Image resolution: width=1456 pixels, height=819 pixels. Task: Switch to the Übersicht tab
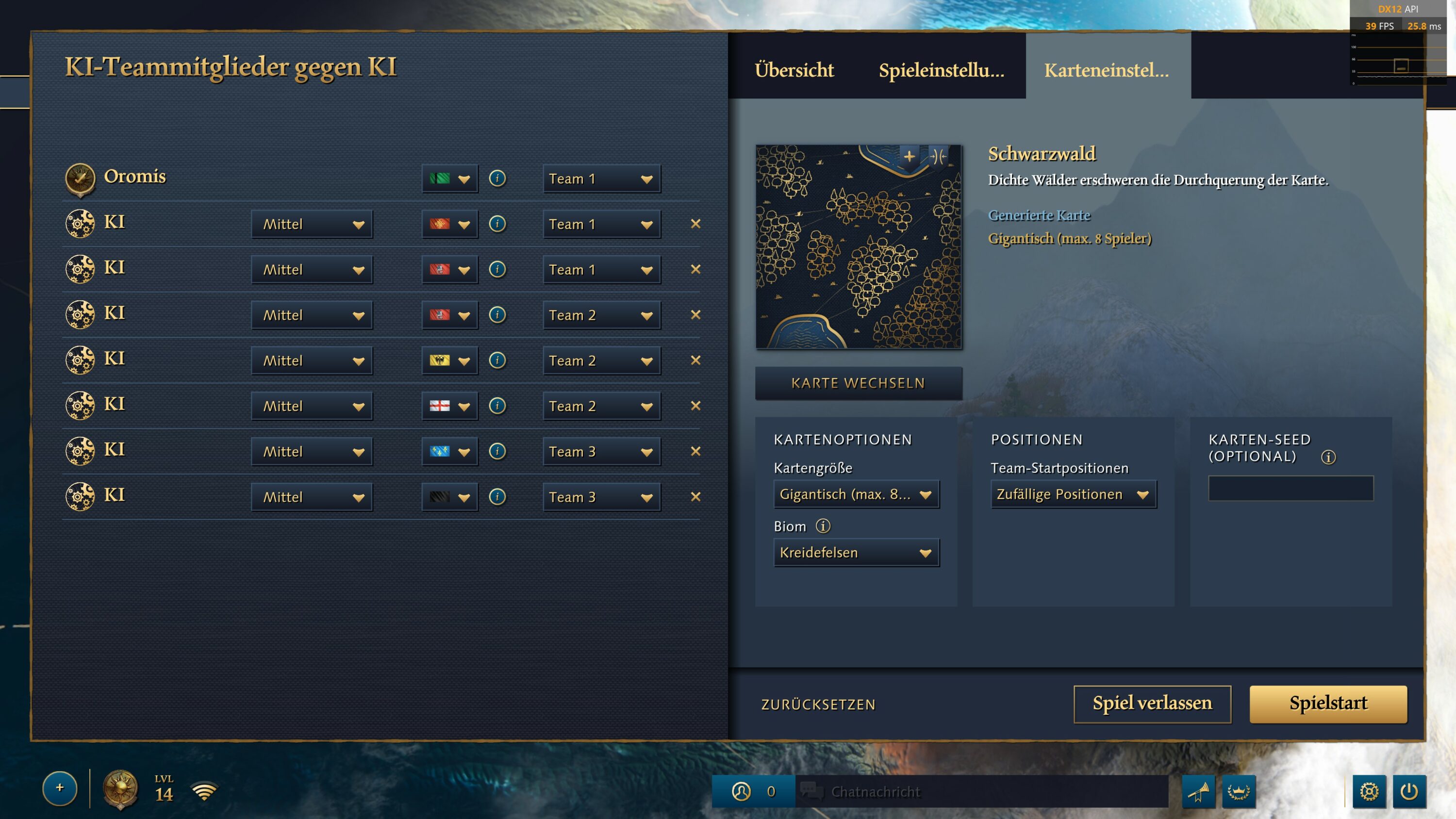(x=794, y=70)
